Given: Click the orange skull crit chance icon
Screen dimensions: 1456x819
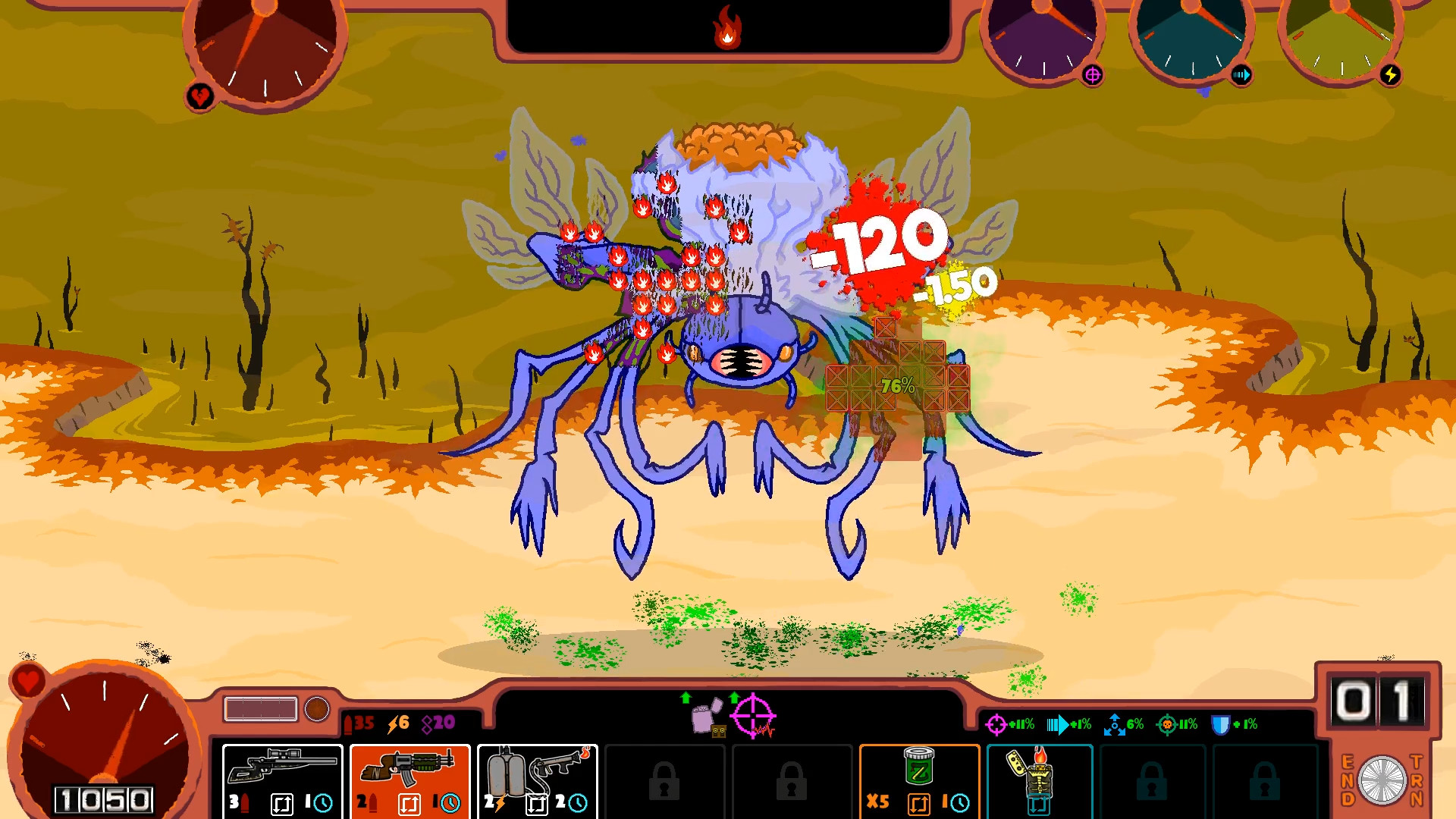Looking at the screenshot, I should (1168, 725).
